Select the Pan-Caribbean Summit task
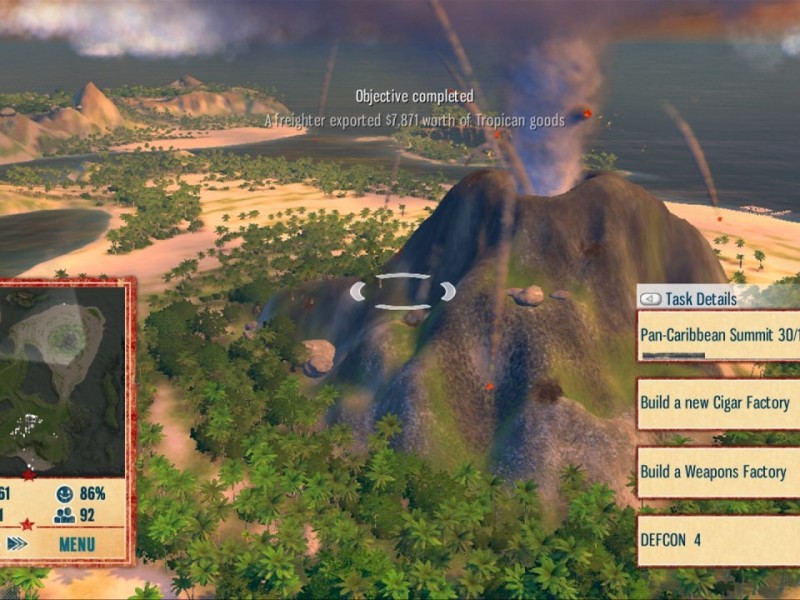Viewport: 800px width, 600px height. pos(719,337)
